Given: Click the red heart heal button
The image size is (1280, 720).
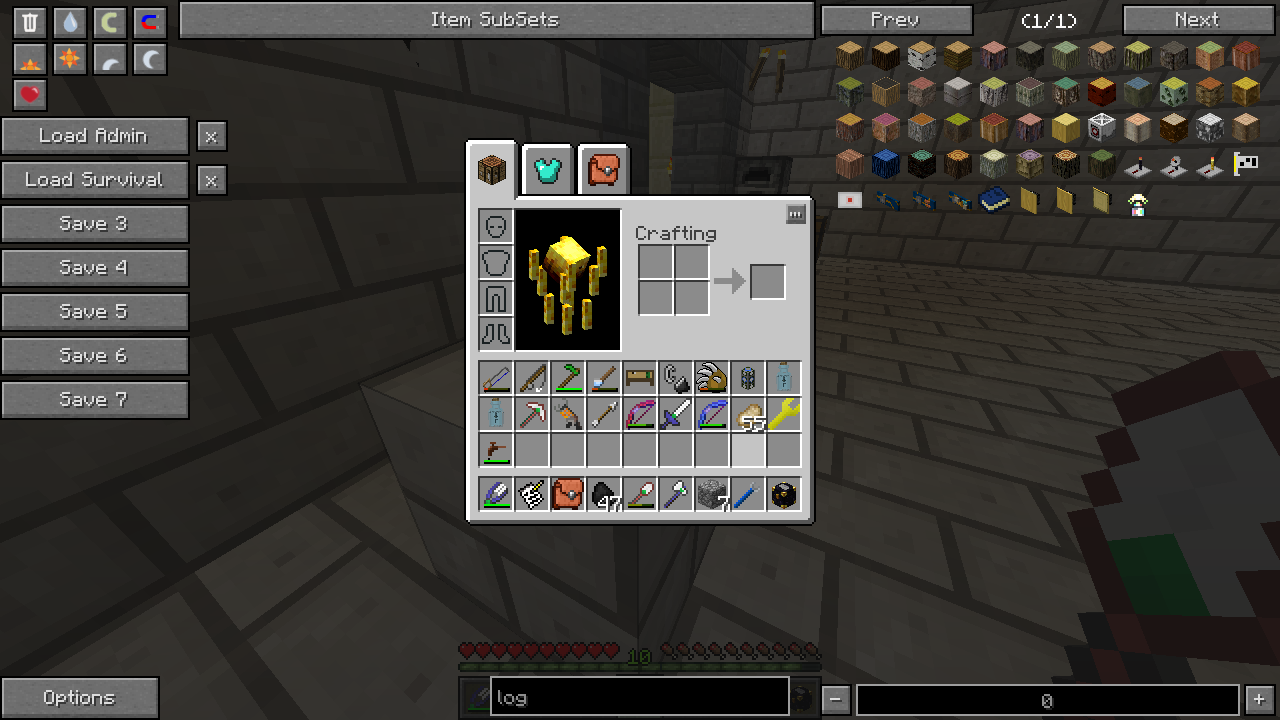Looking at the screenshot, I should click(30, 95).
